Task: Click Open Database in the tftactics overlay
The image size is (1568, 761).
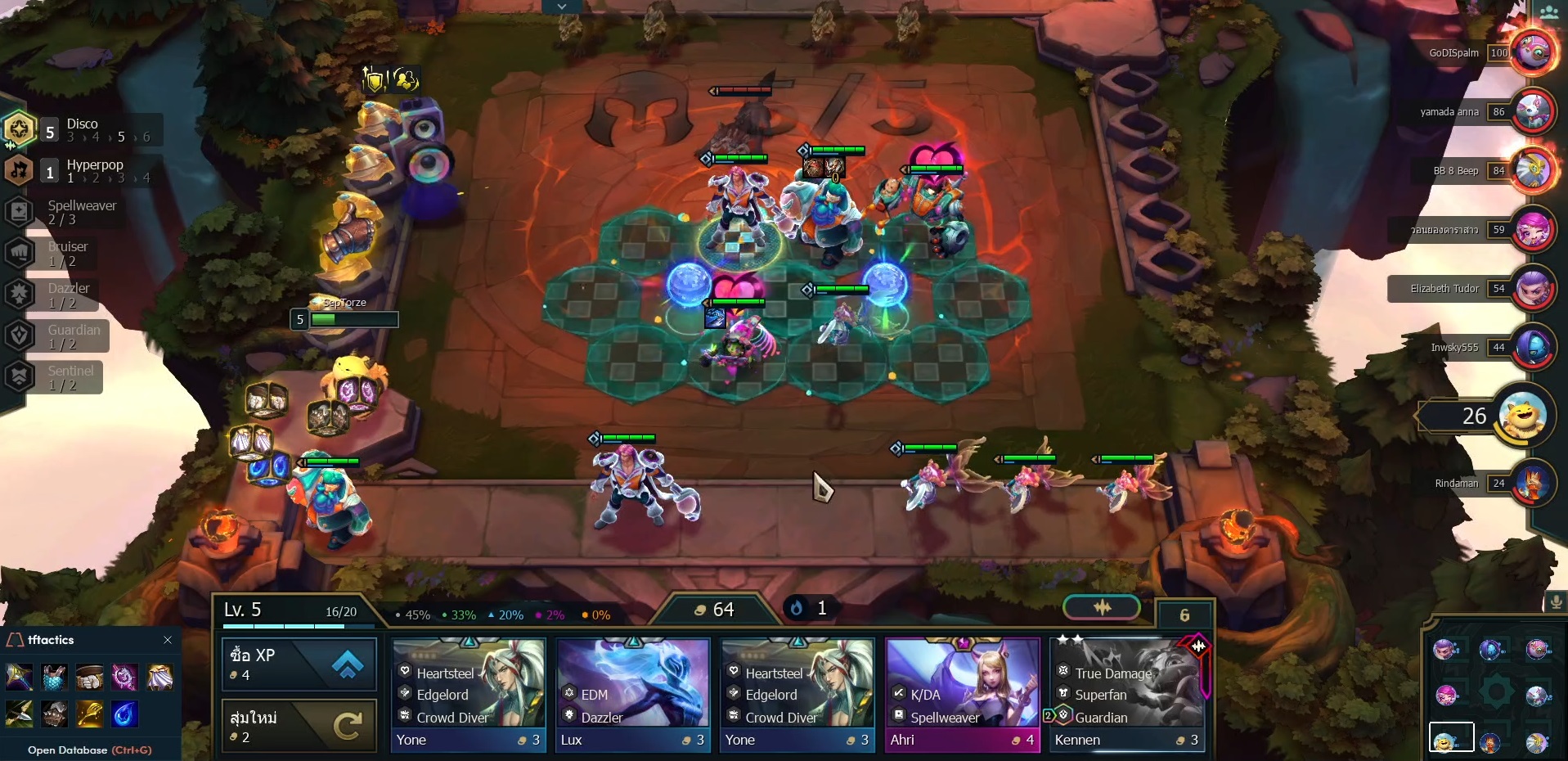Action: (x=67, y=750)
